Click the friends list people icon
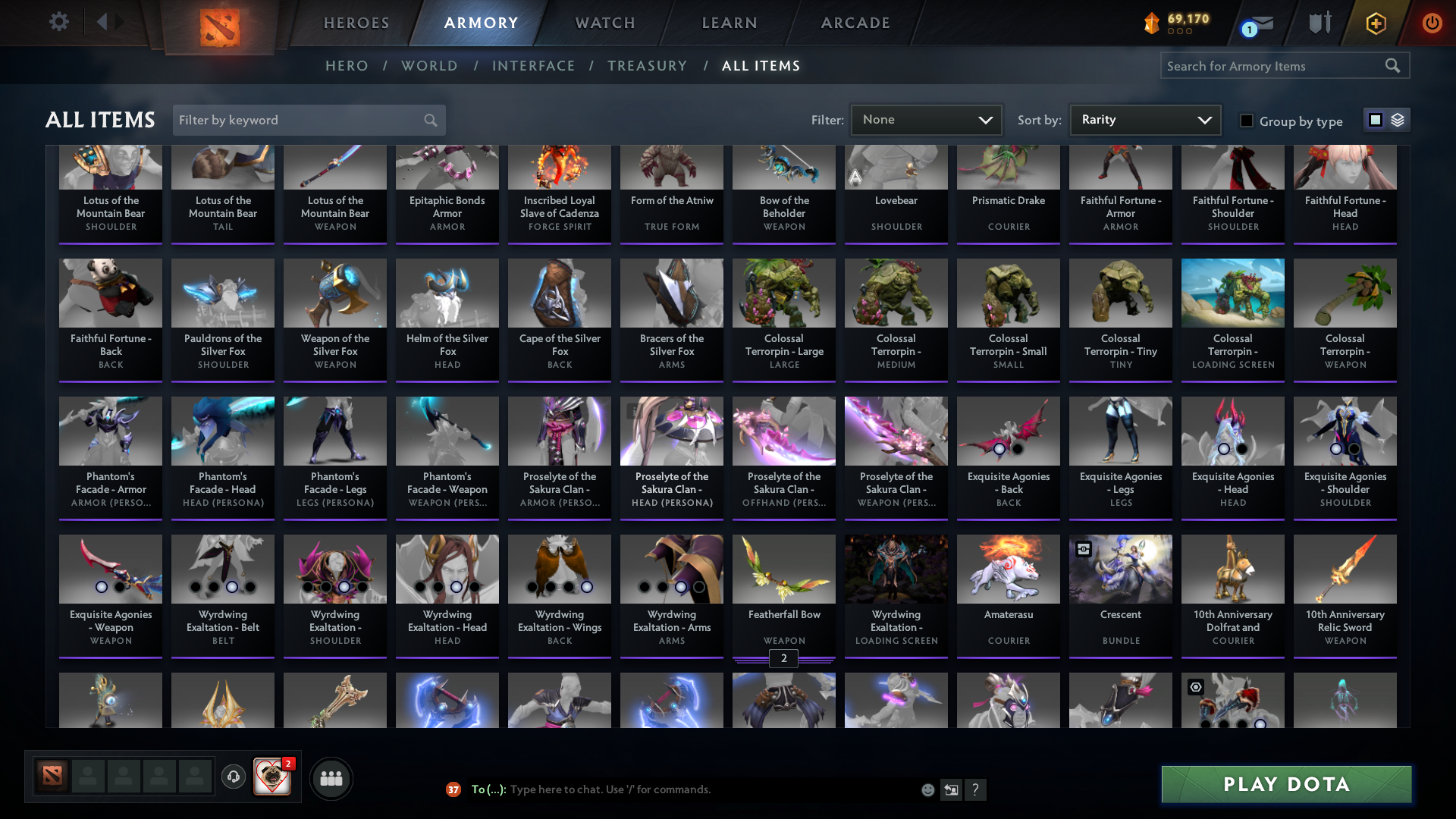1456x819 pixels. tap(331, 778)
